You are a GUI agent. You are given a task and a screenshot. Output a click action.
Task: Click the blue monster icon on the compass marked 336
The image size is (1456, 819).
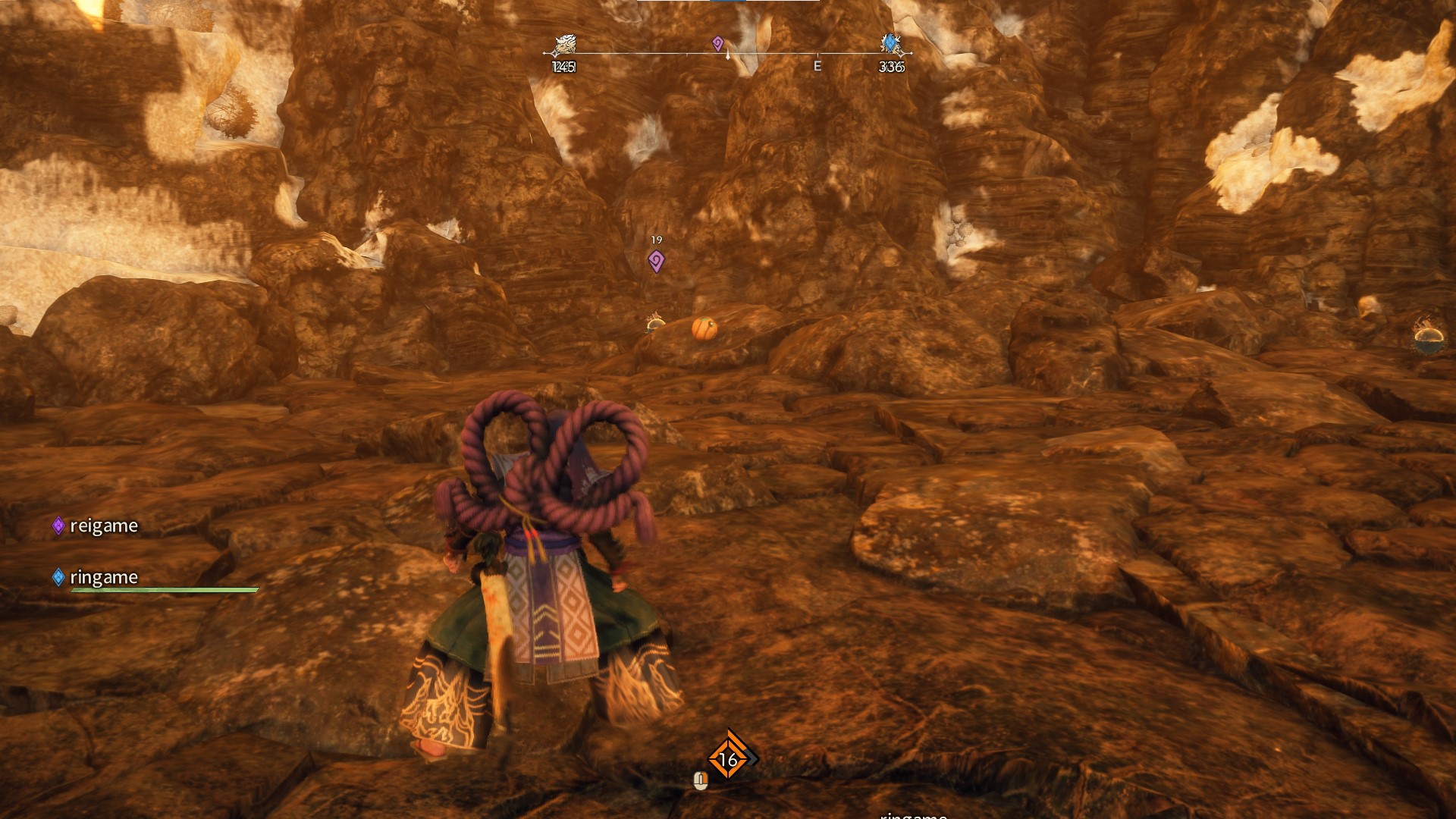tap(890, 44)
